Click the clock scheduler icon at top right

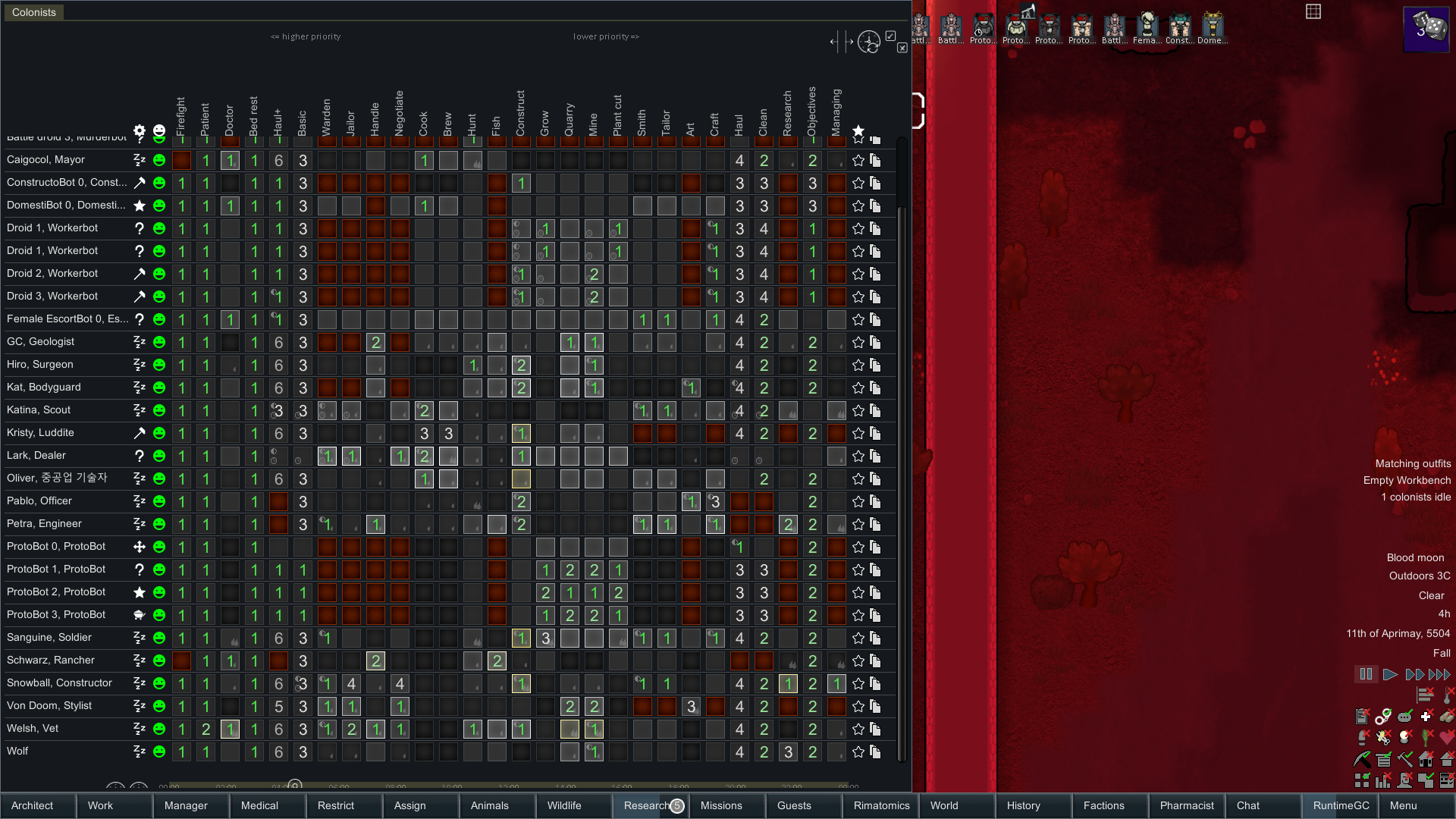869,42
